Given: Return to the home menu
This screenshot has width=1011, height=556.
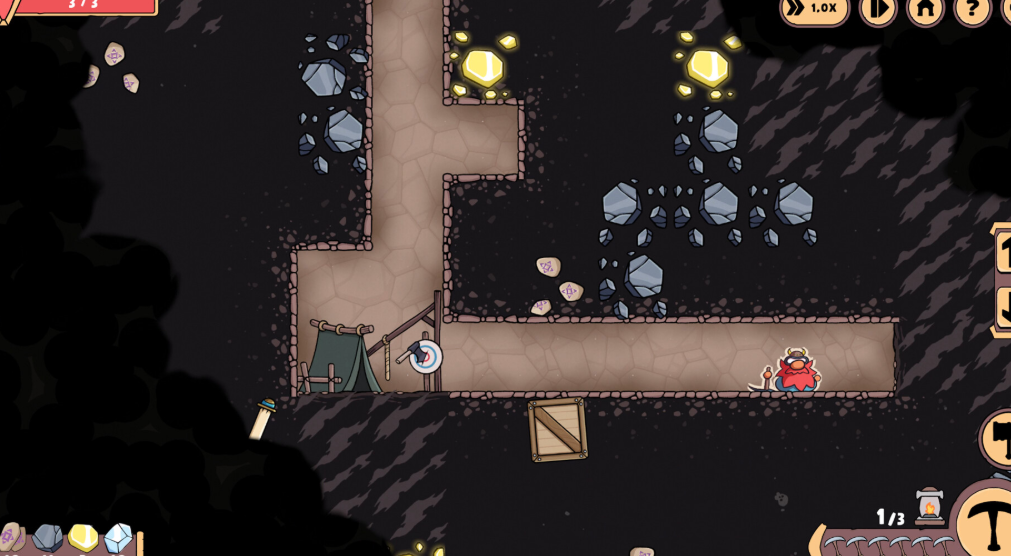Looking at the screenshot, I should pyautogui.click(x=925, y=9).
